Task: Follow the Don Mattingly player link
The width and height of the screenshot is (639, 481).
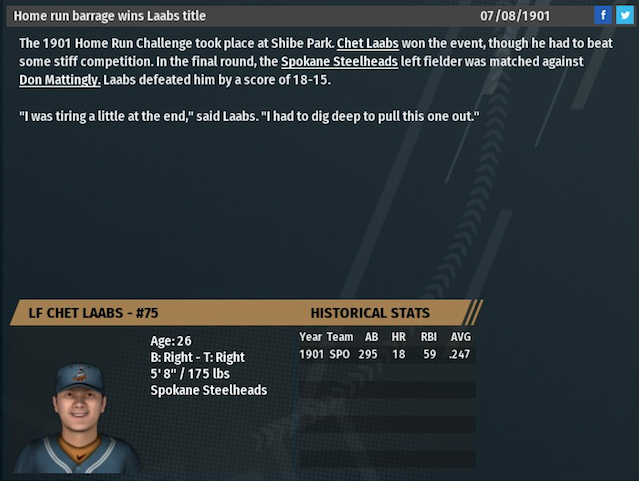Action: 59,80
